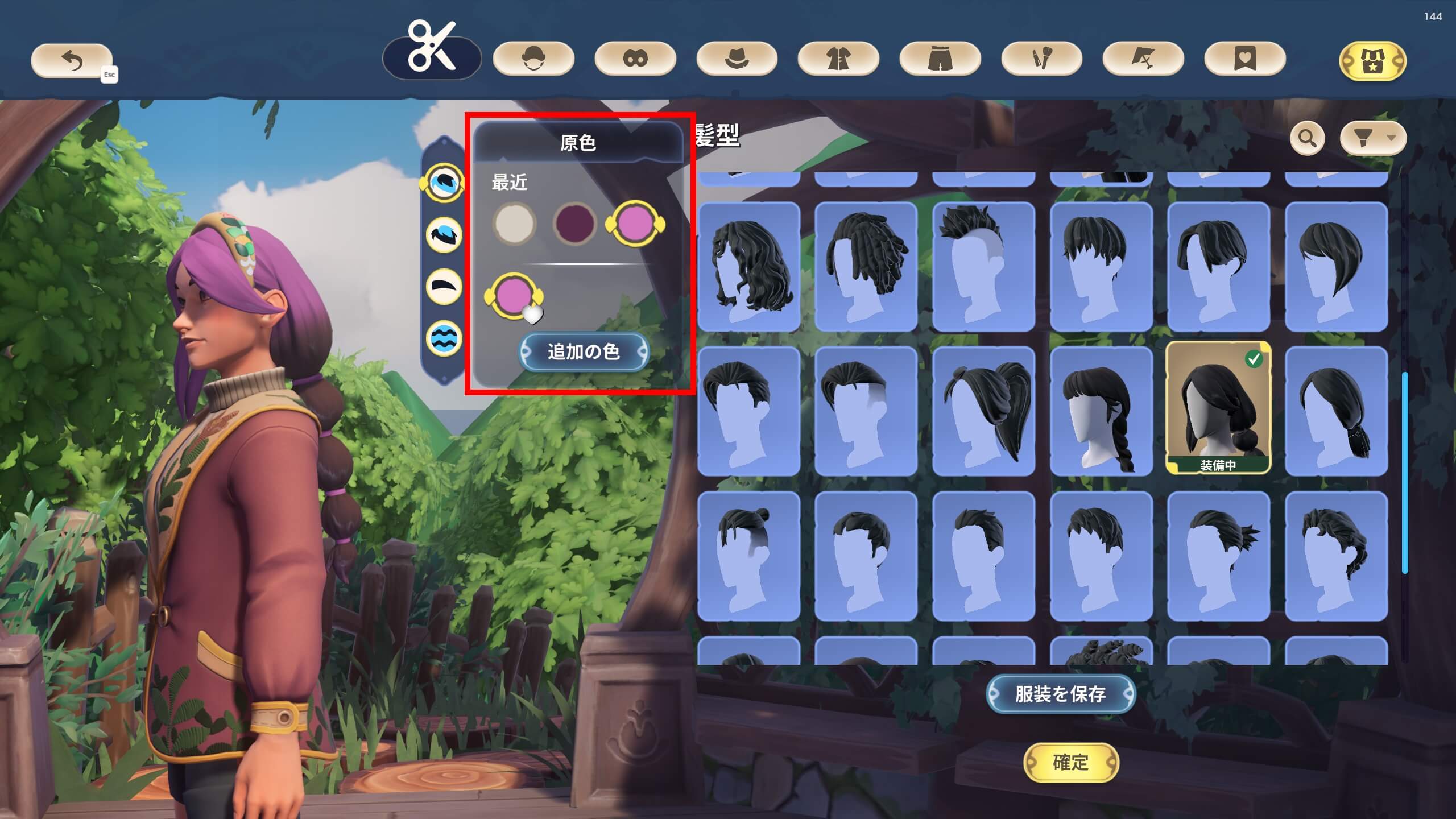Select the tools category tab
The image size is (1456, 819).
[x=1041, y=59]
